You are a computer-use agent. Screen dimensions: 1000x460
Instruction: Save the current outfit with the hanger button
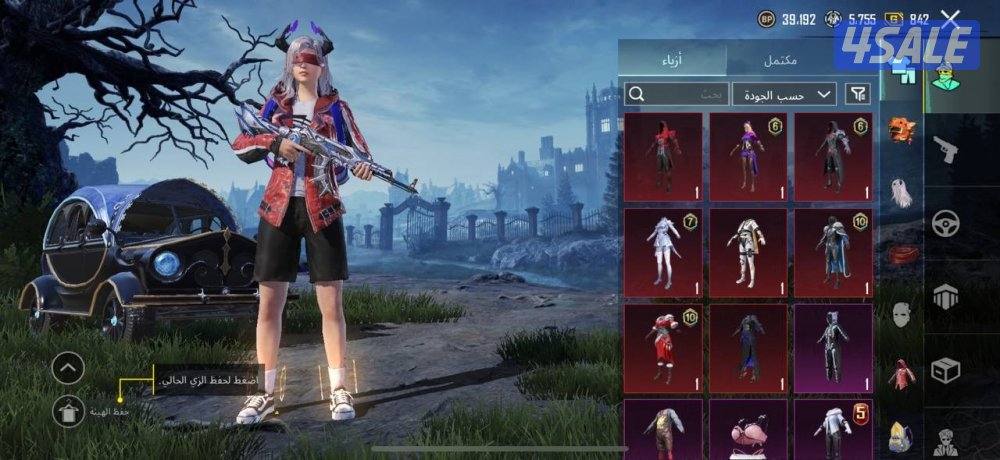[x=68, y=410]
